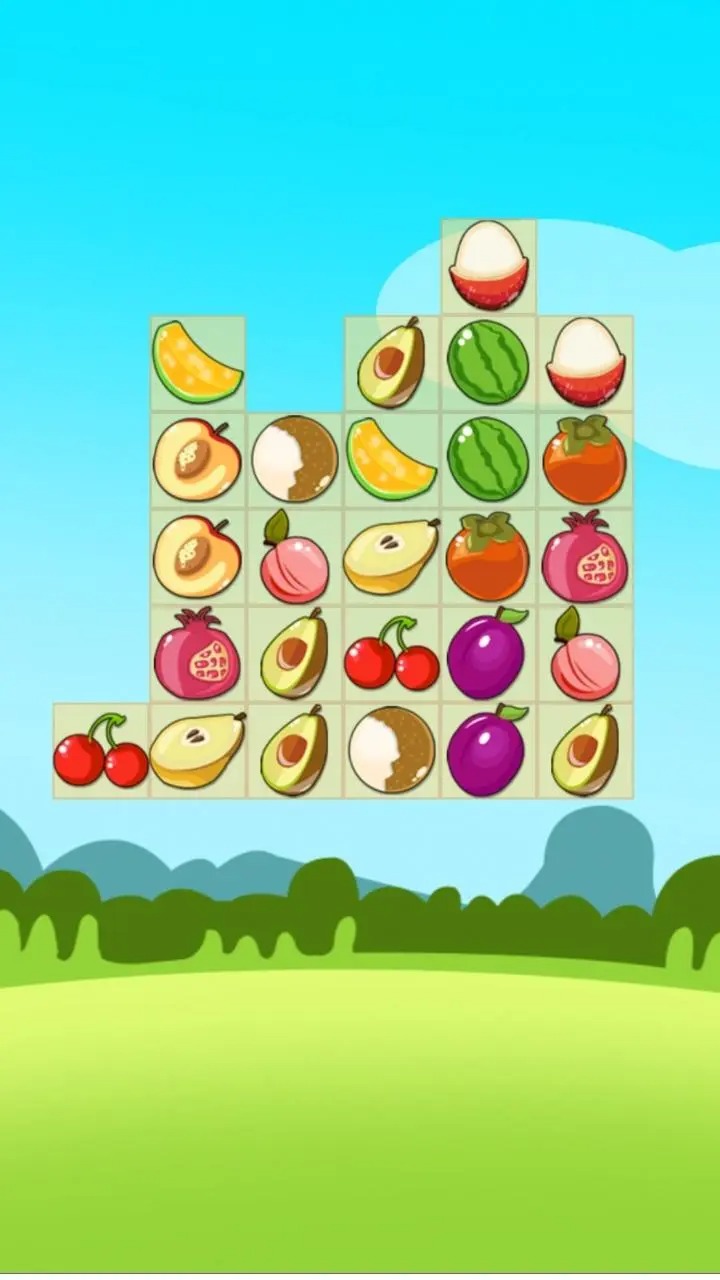Choose the halved pear between cherries and avocado
The height and width of the screenshot is (1280, 720).
point(197,750)
